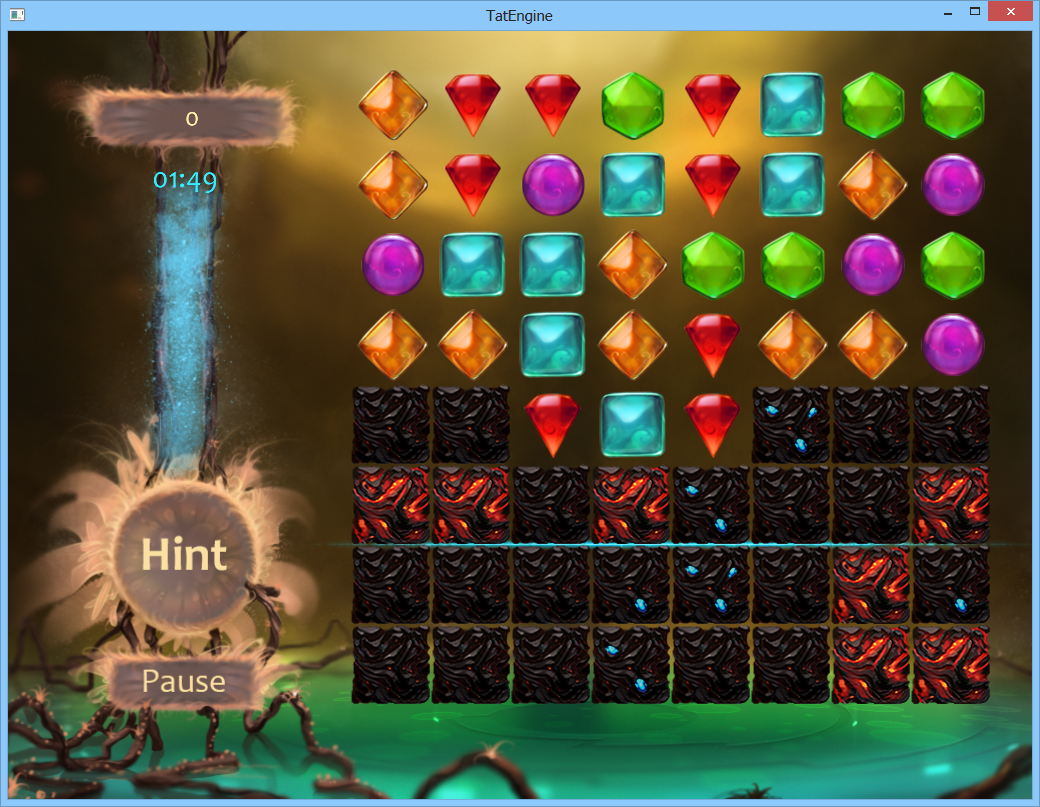Screen dimensions: 1040x807
Task: Click the Hint button
Action: point(184,555)
